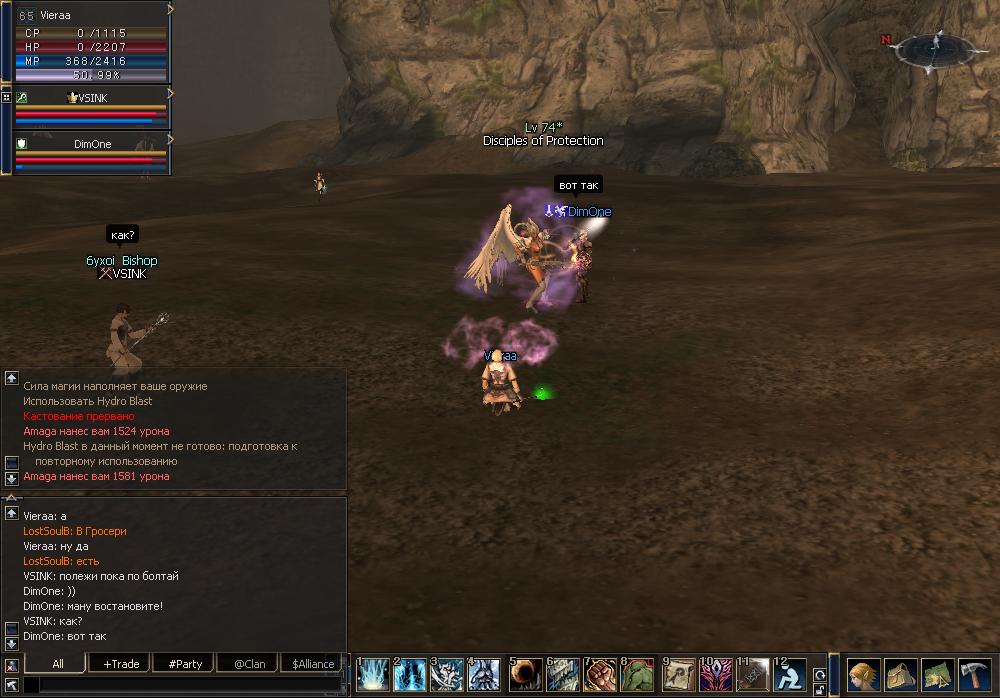Select the #Party chat tab
This screenshot has height=698, width=1000.
click(185, 664)
